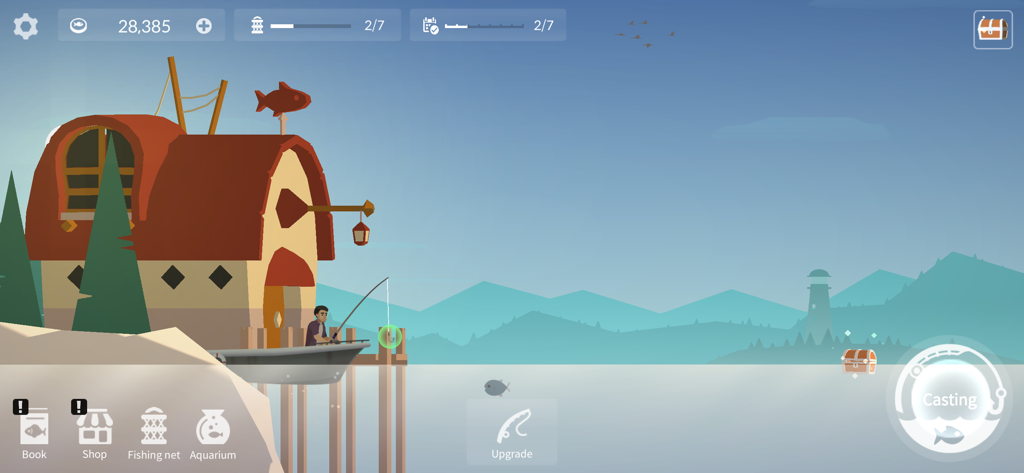The image size is (1024, 473).
Task: Add more fish coins with plus button
Action: point(204,26)
